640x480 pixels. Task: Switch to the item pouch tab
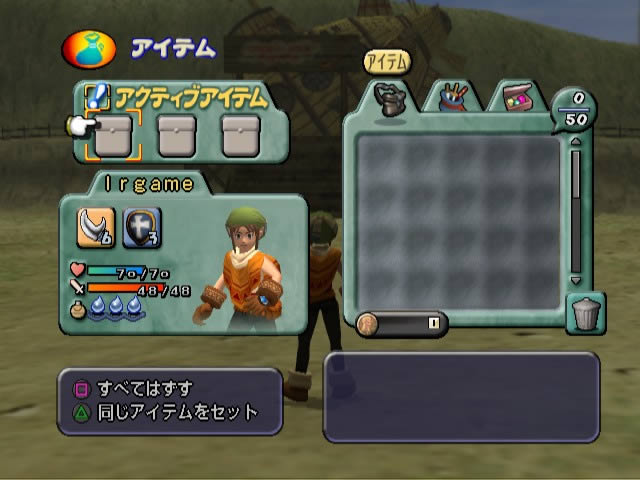click(388, 97)
